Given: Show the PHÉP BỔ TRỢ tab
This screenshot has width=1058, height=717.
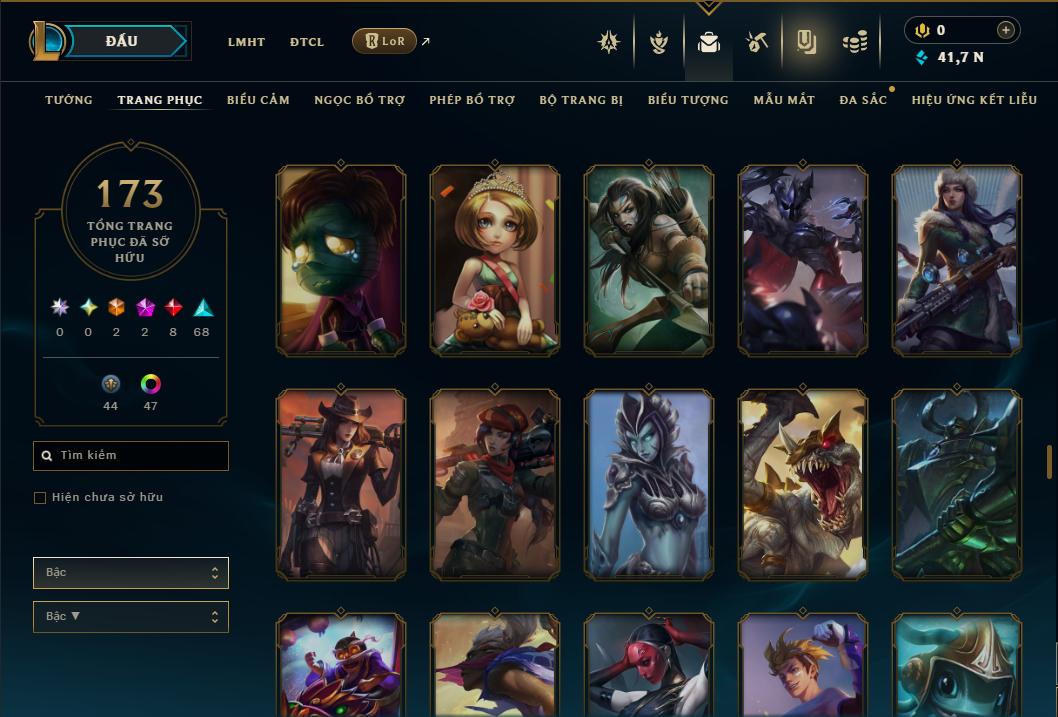Looking at the screenshot, I should [472, 100].
